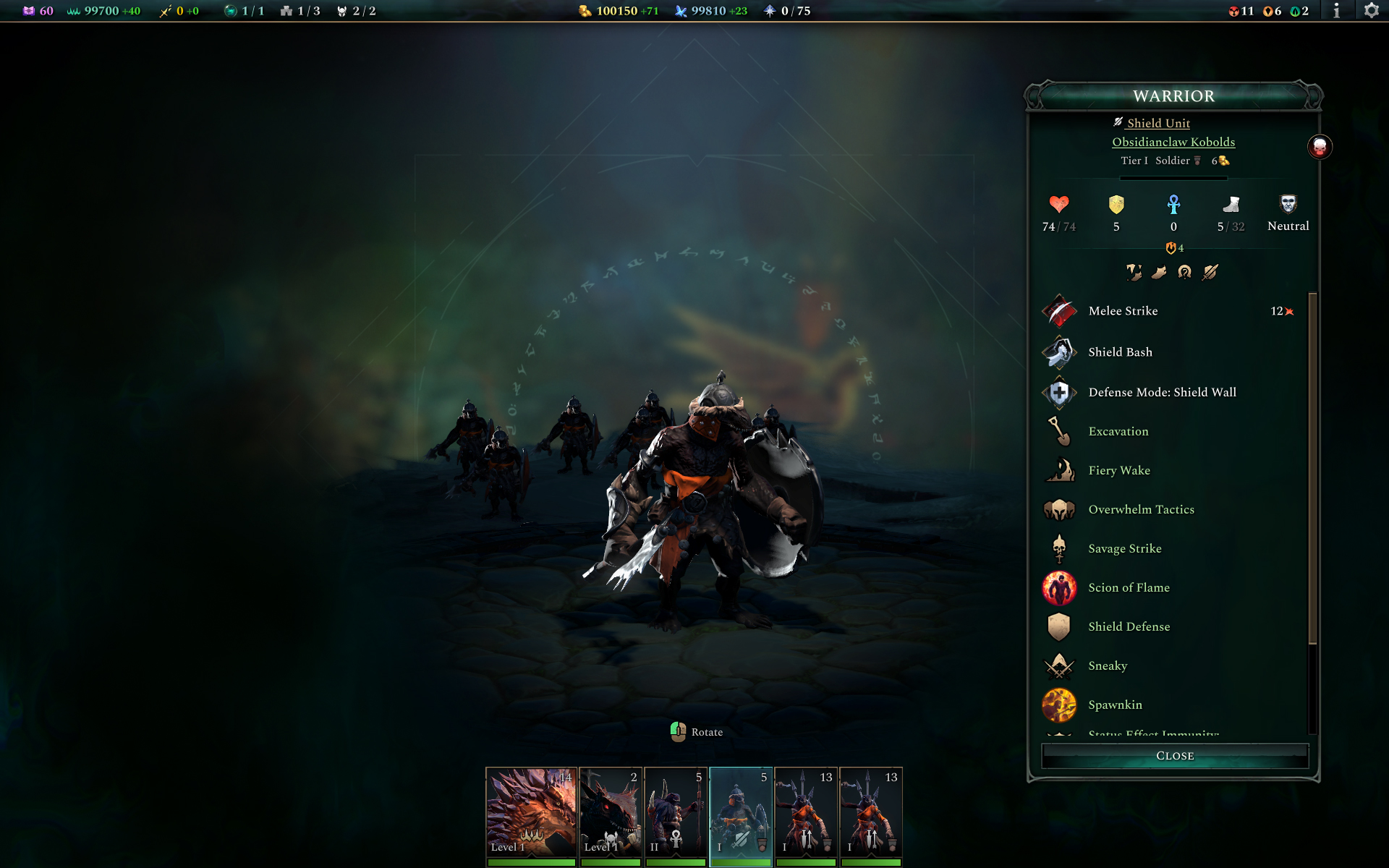Select the red faction emblem beside Warrior panel
The image size is (1389, 868).
click(1321, 147)
